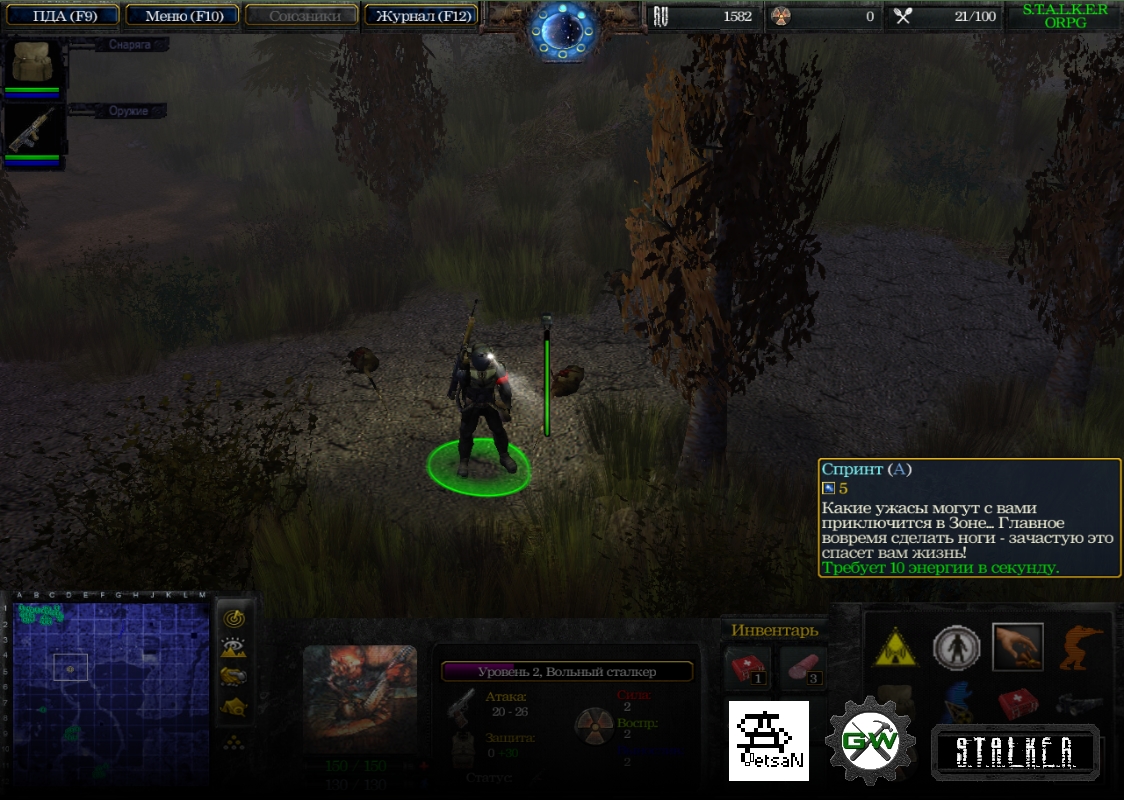Click the minimap ally color button
This screenshot has height=800, width=1124.
[234, 677]
